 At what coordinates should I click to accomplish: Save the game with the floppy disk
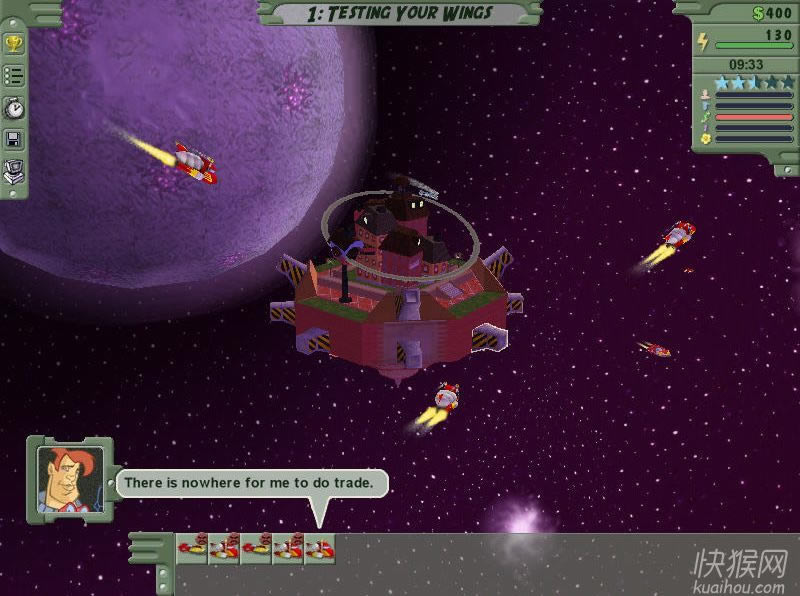coord(14,139)
